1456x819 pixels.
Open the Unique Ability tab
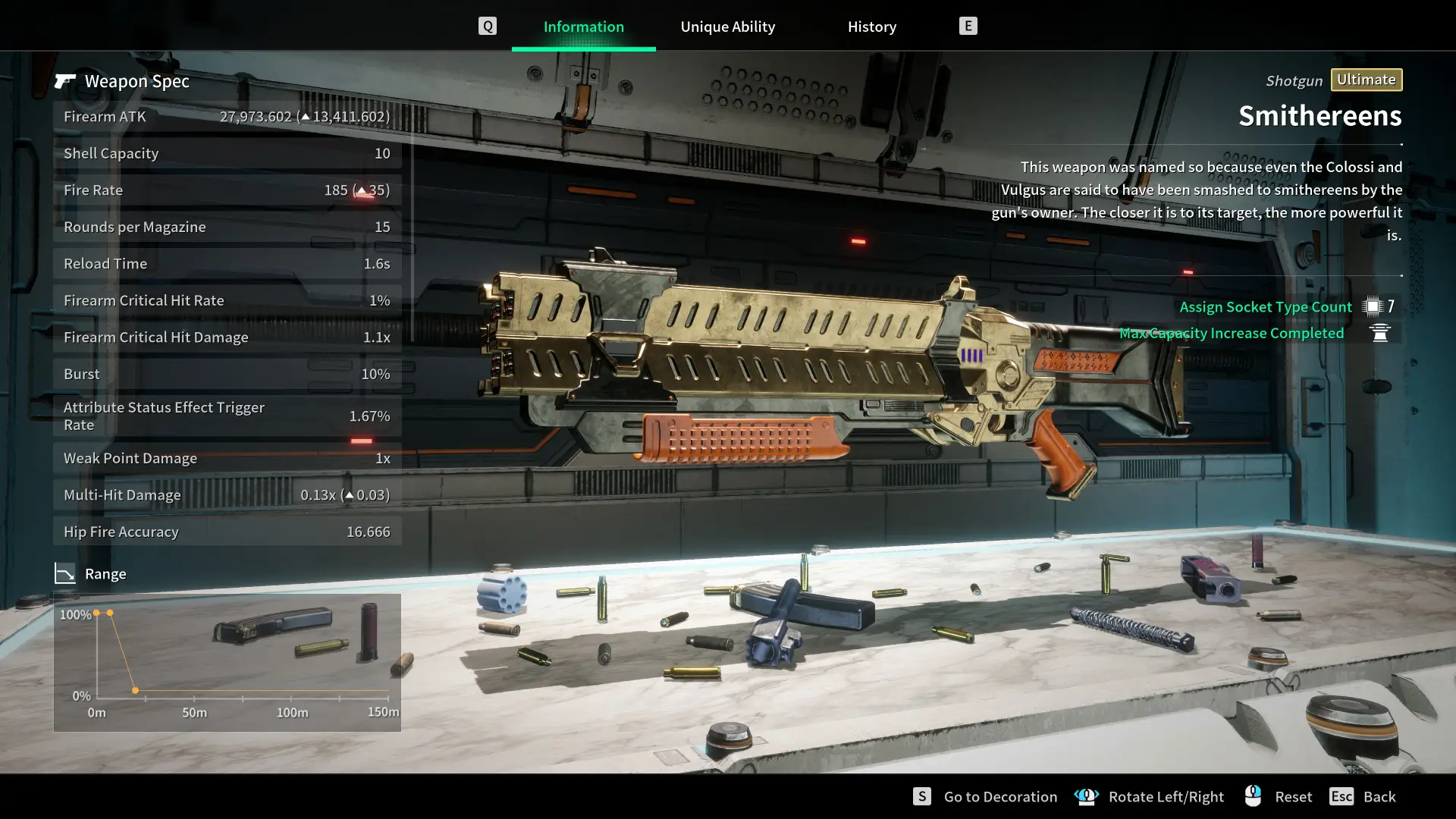pos(727,27)
